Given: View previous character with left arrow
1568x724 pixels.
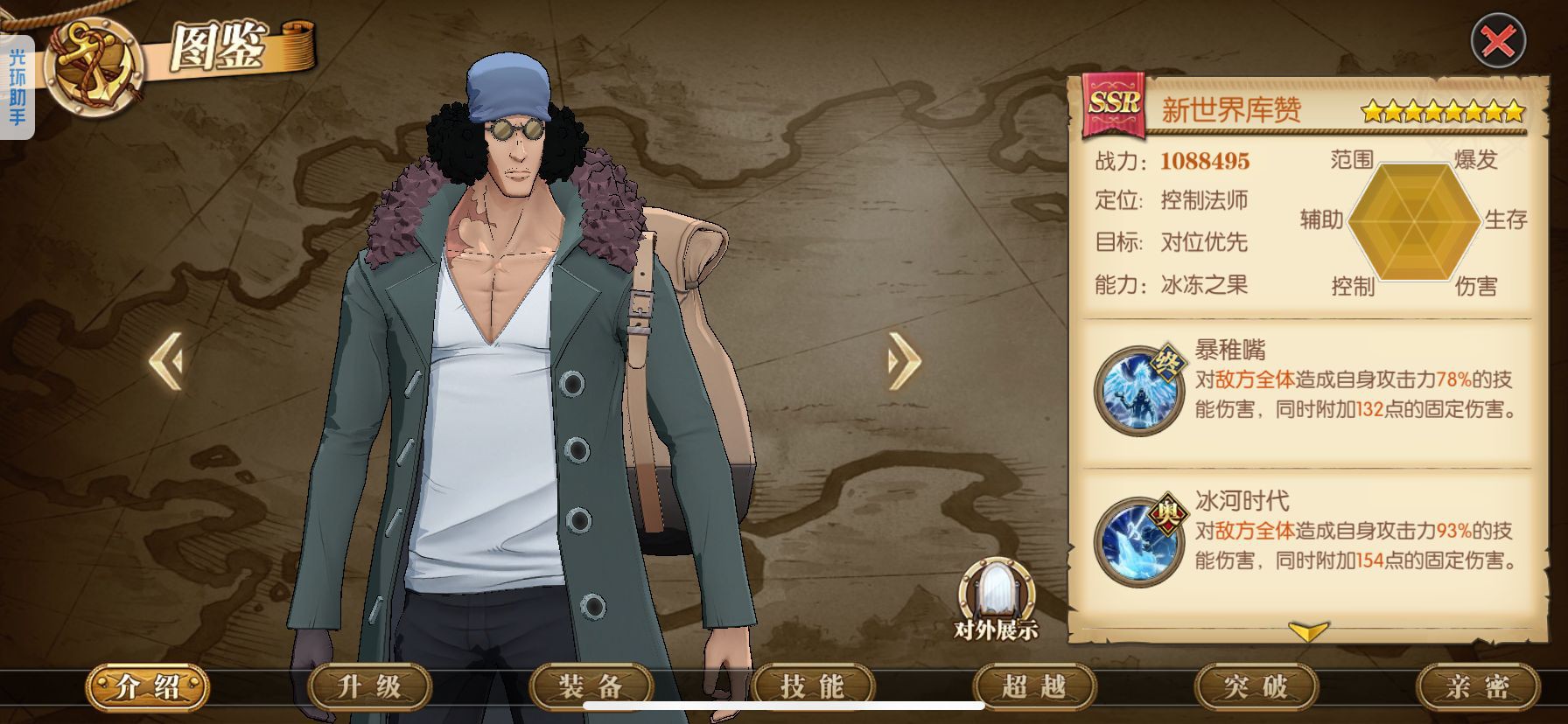Looking at the screenshot, I should click(x=166, y=359).
